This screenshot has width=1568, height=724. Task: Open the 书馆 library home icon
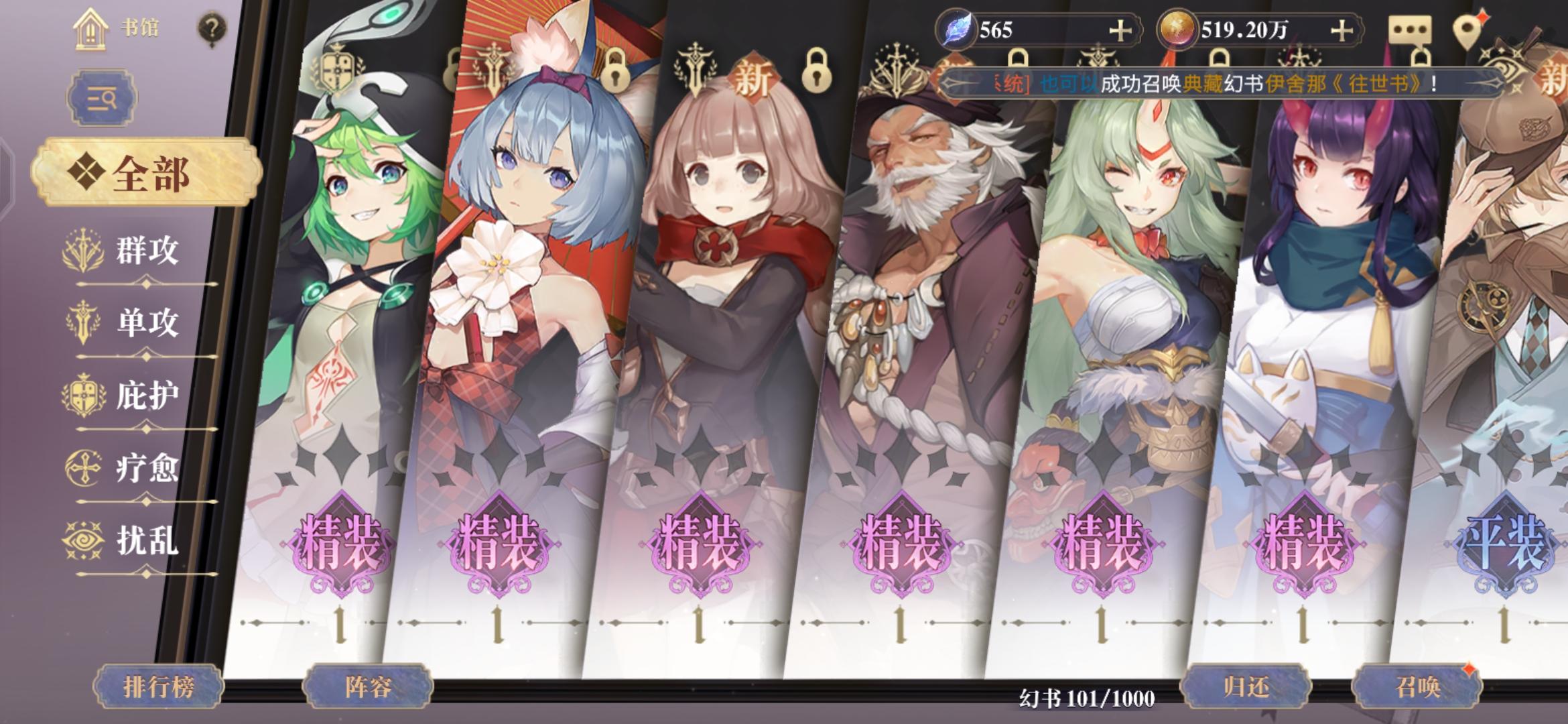tap(90, 28)
